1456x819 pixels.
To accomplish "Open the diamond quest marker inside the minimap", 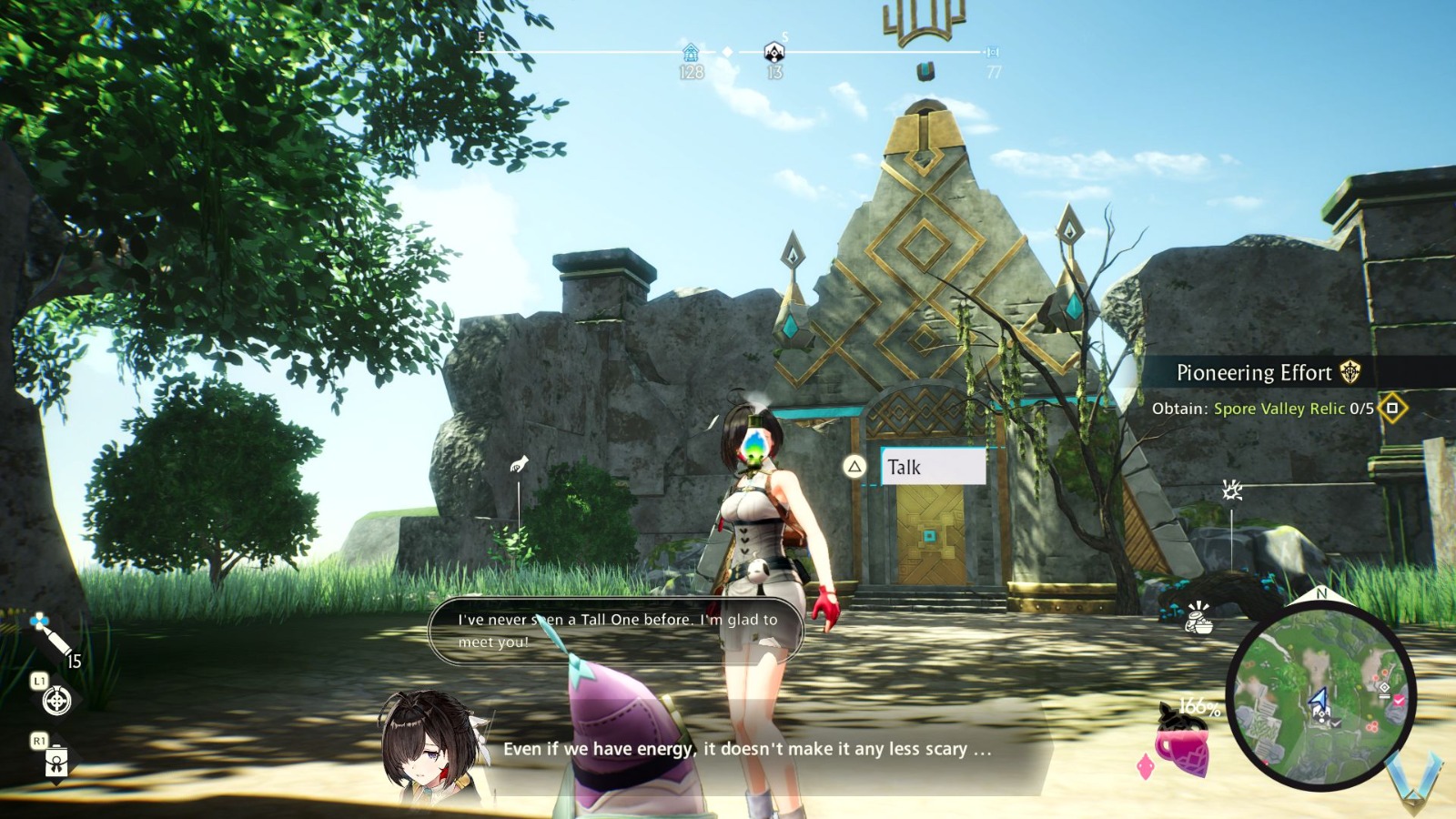I will coord(1384,688).
